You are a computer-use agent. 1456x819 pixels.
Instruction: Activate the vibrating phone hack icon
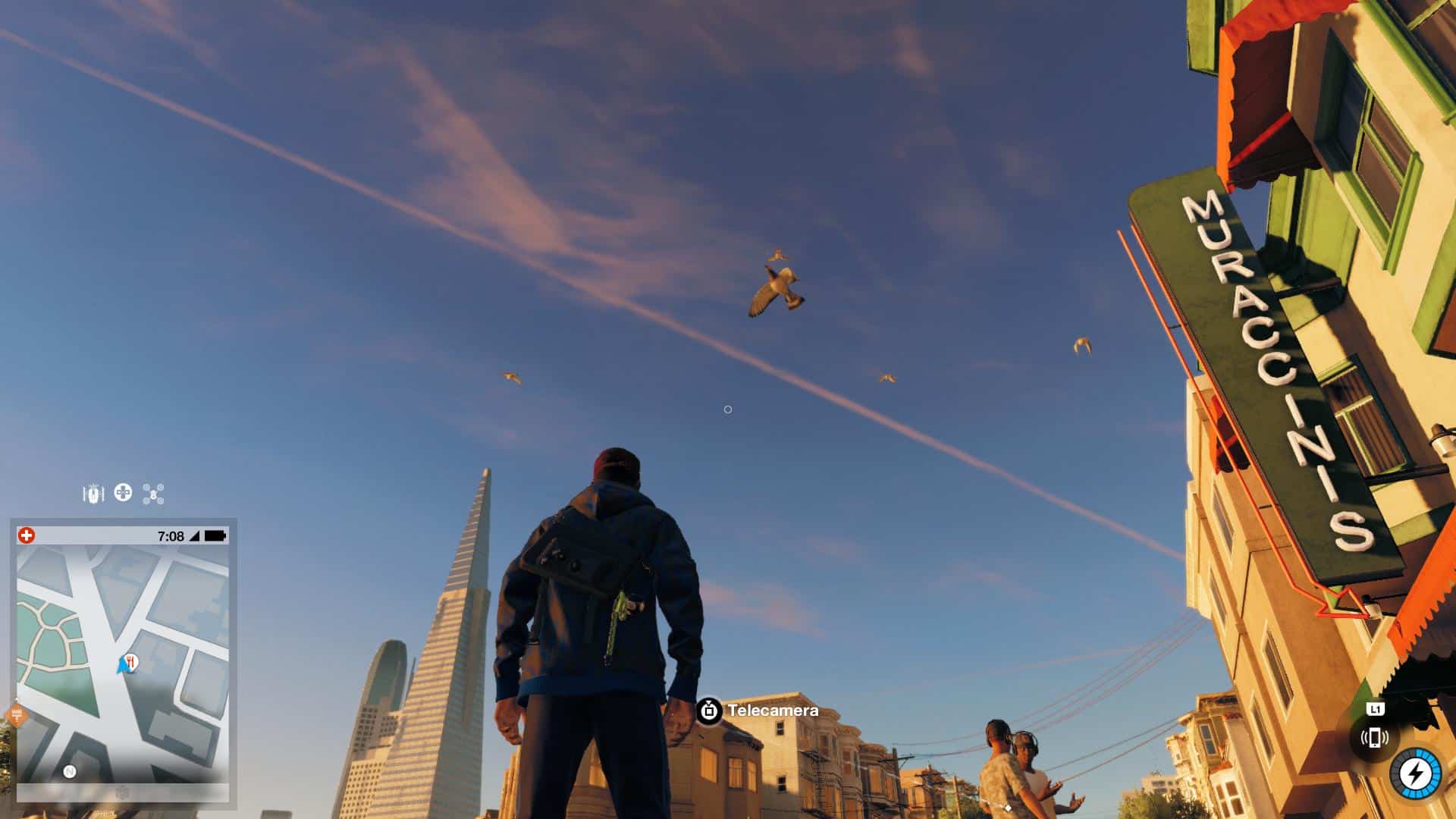[x=1374, y=737]
